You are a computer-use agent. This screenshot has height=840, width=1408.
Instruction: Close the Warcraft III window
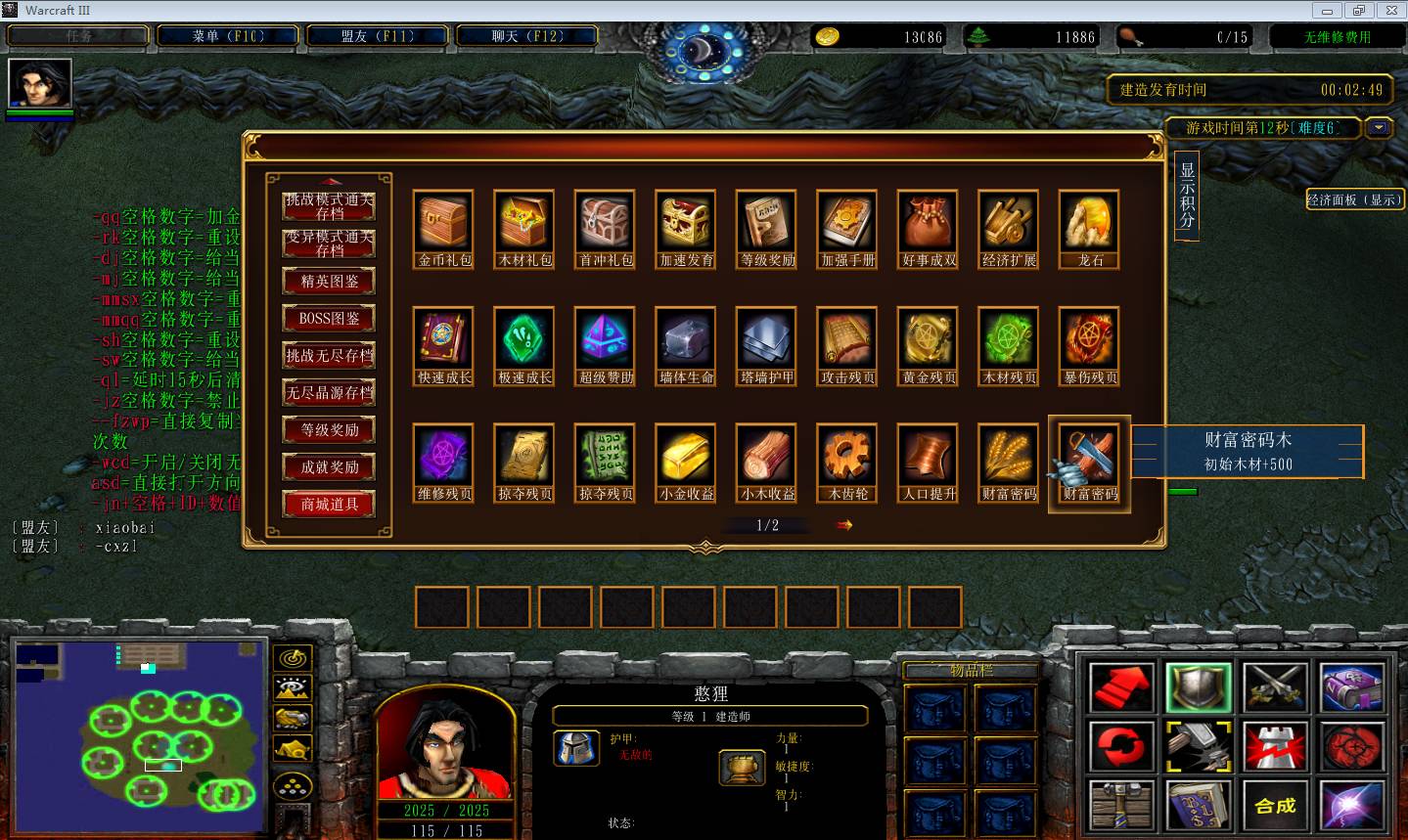point(1390,10)
